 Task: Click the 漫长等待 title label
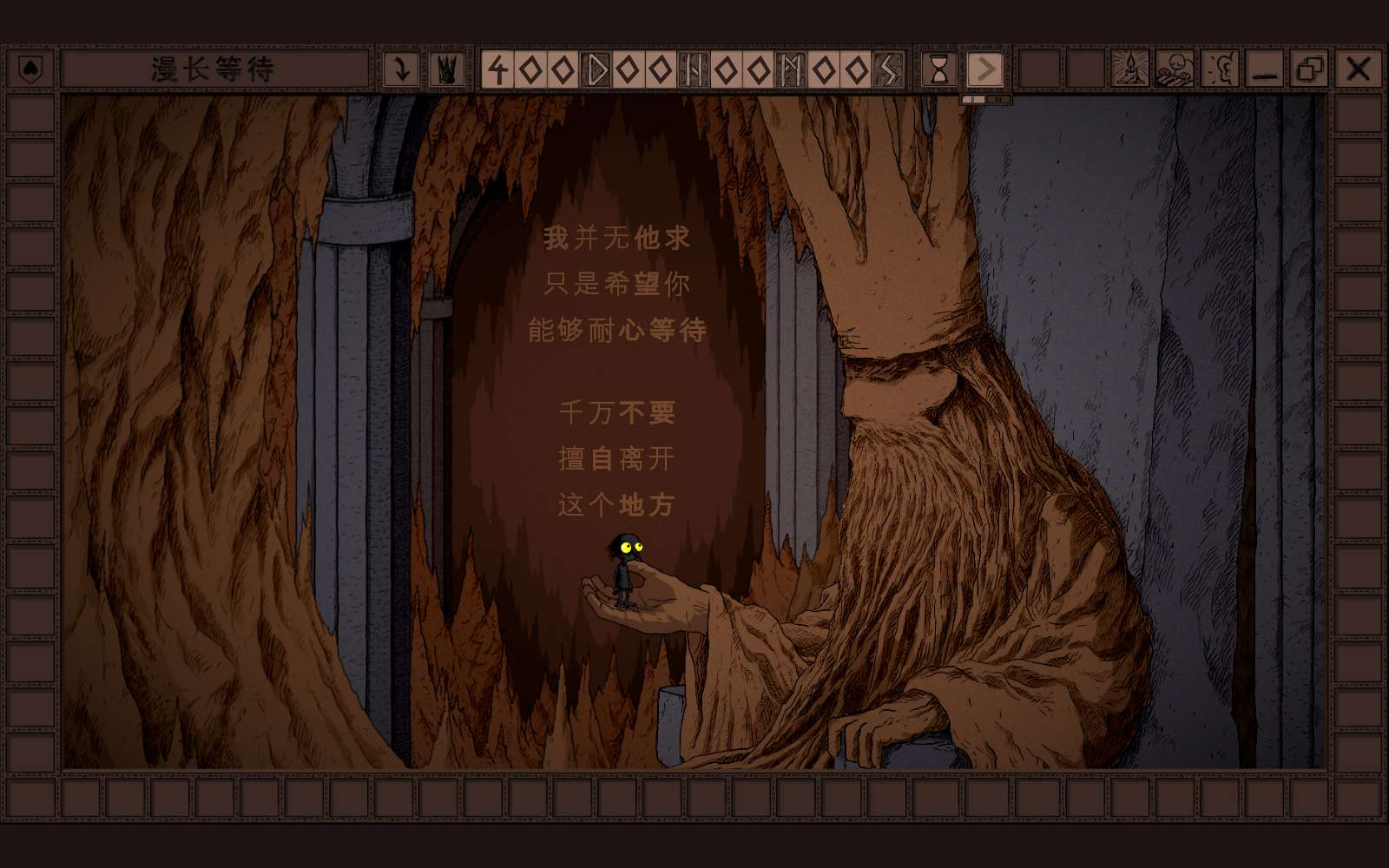coord(213,67)
